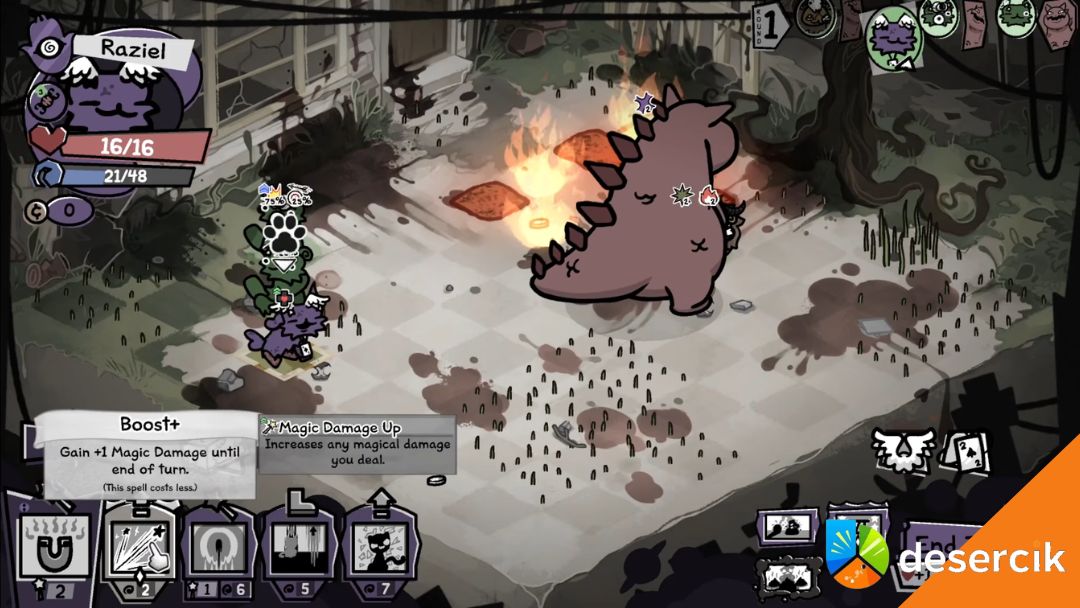Select Raziel's purple cat turn portrait
Image resolution: width=1080 pixels, height=608 pixels.
893,38
